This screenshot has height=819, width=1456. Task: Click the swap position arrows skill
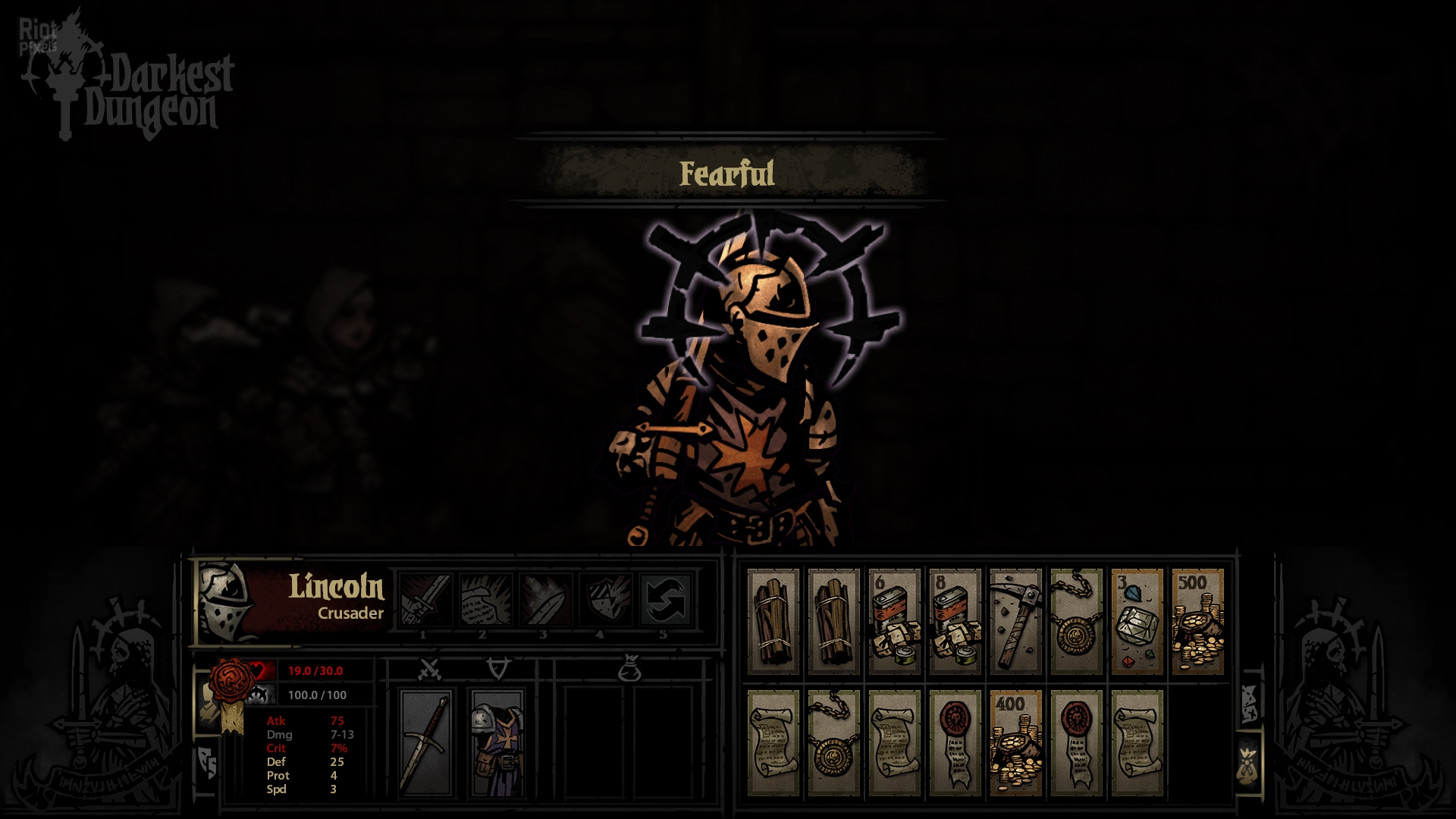665,599
